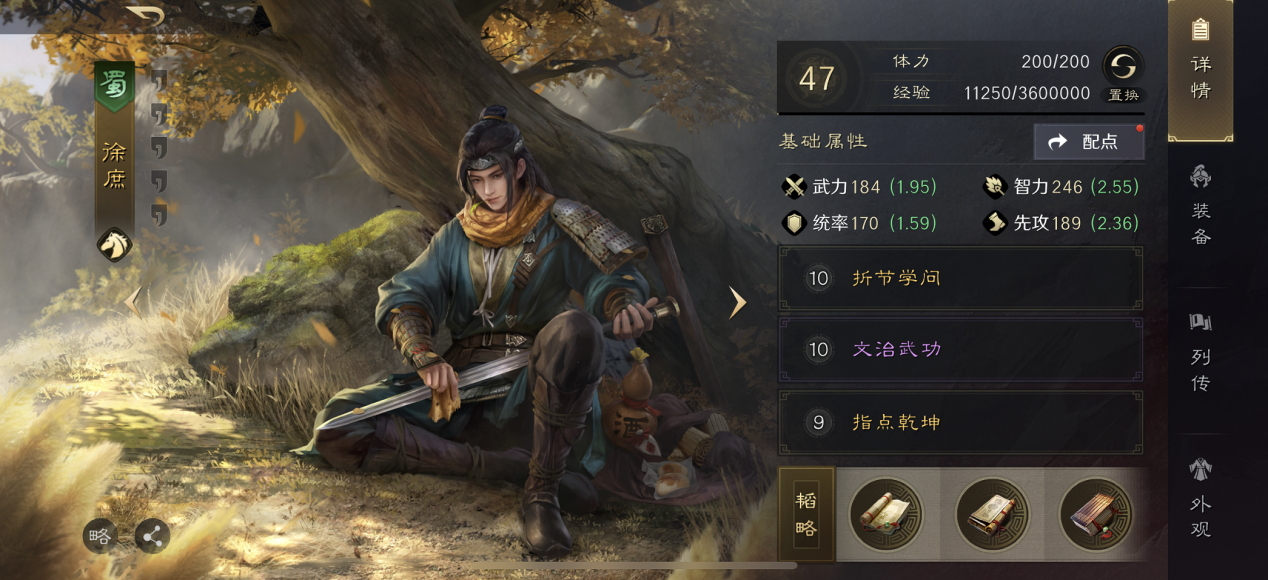1268x580 pixels.
Task: Show the previous hero with the left arrow
Action: click(131, 300)
